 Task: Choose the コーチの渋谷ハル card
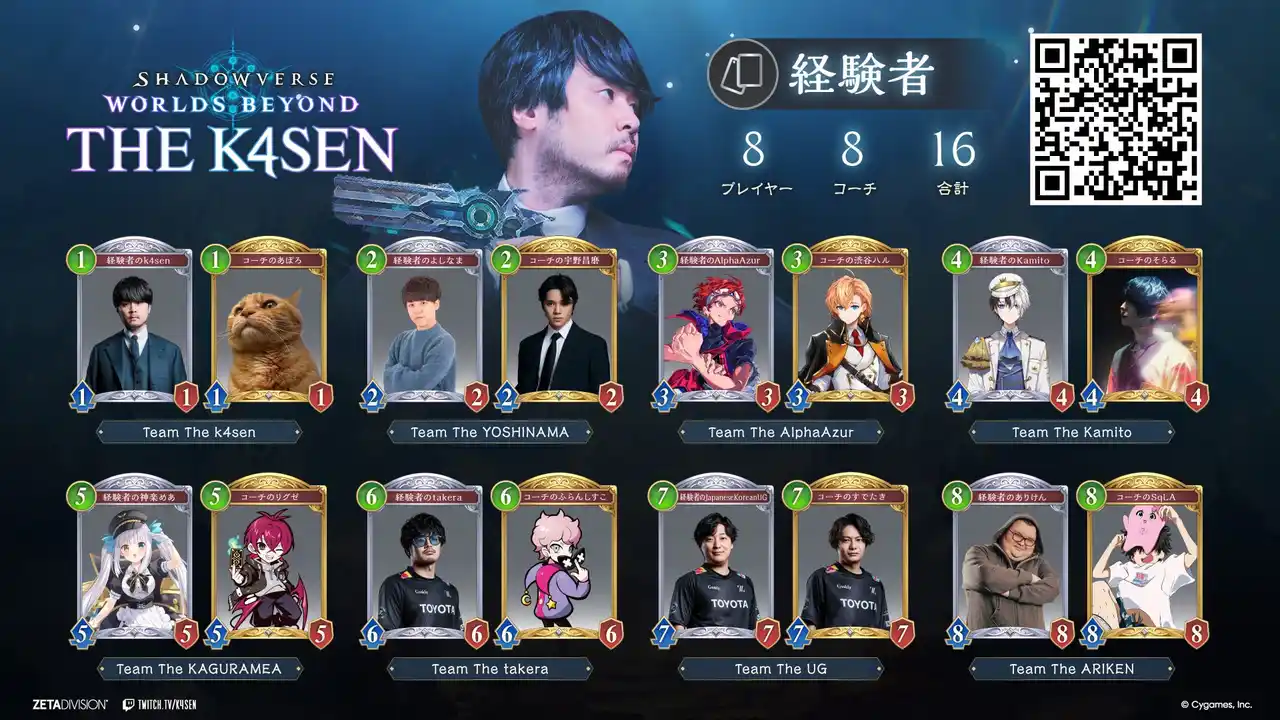click(x=850, y=325)
